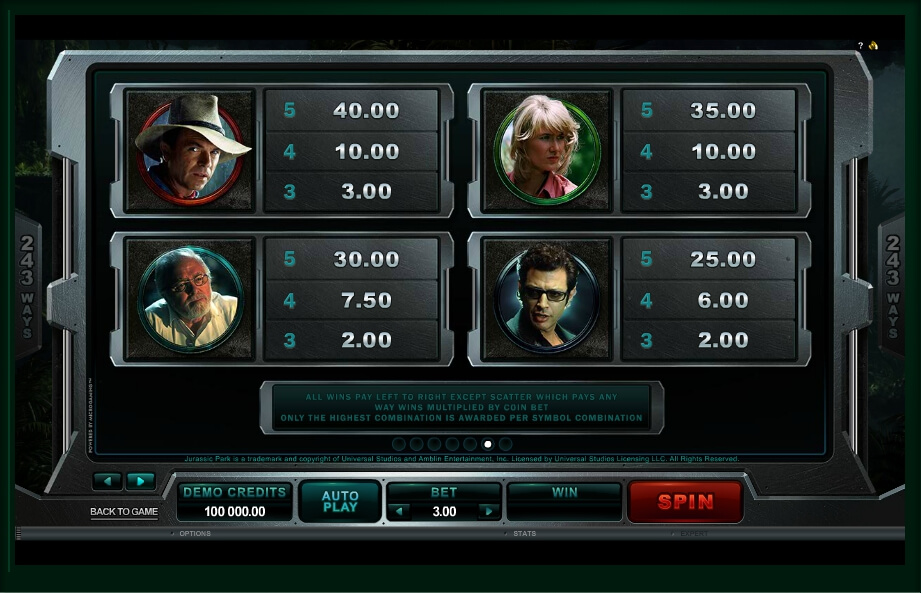Screen dimensions: 921x593
Task: Activate Auto Play
Action: (340, 502)
